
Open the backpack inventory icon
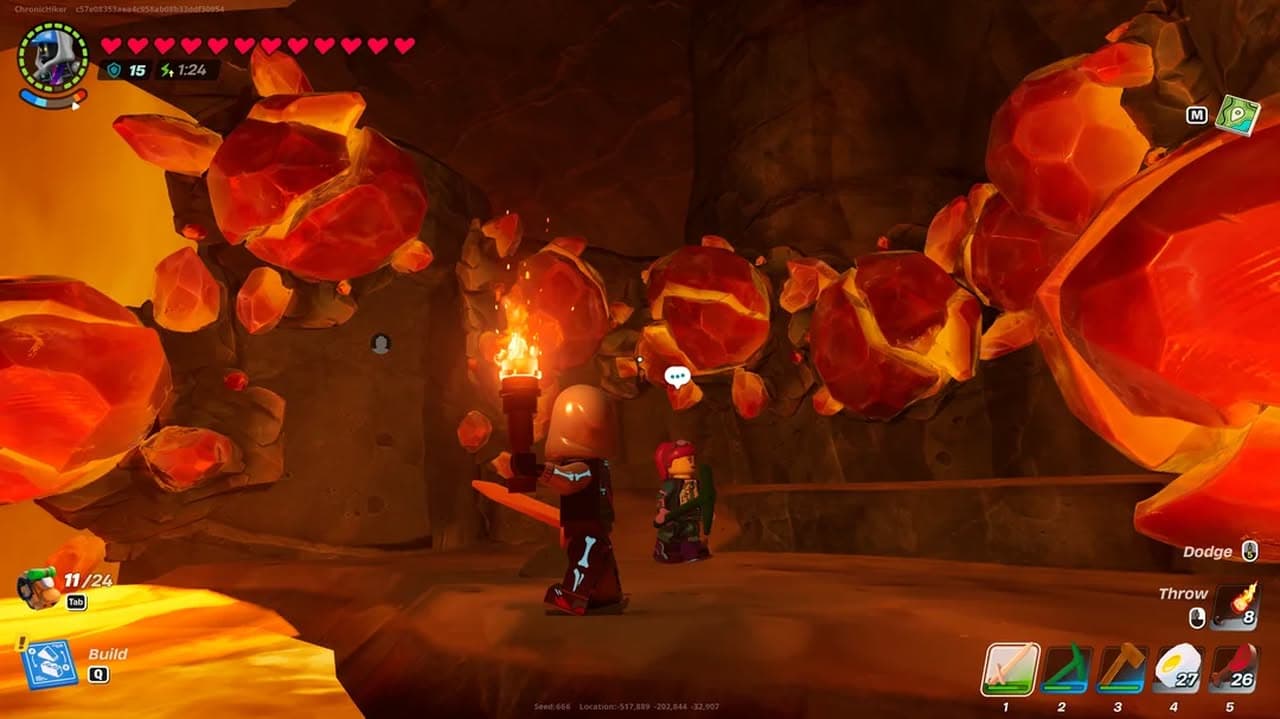[39, 588]
